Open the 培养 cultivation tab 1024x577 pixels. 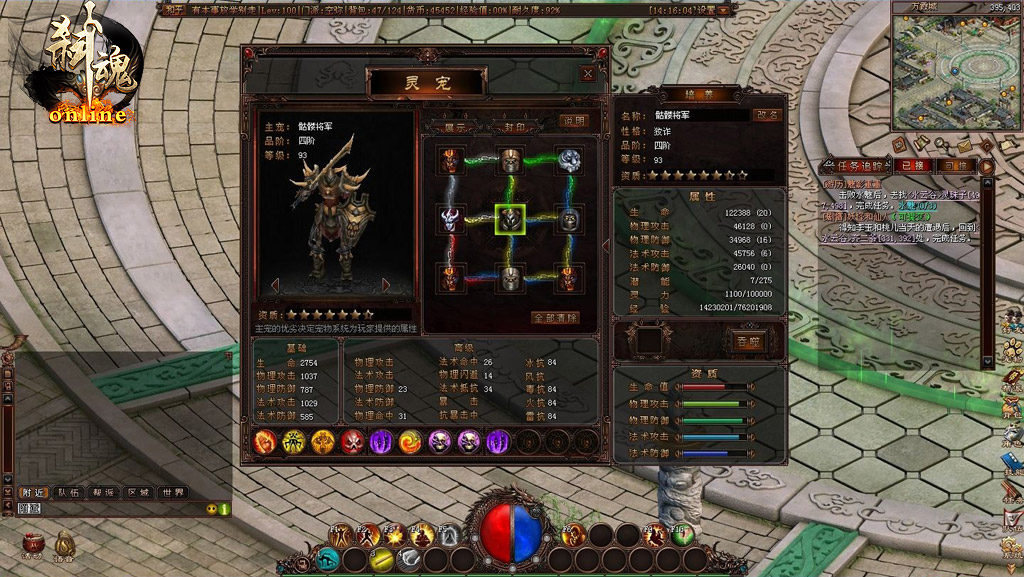(x=698, y=93)
